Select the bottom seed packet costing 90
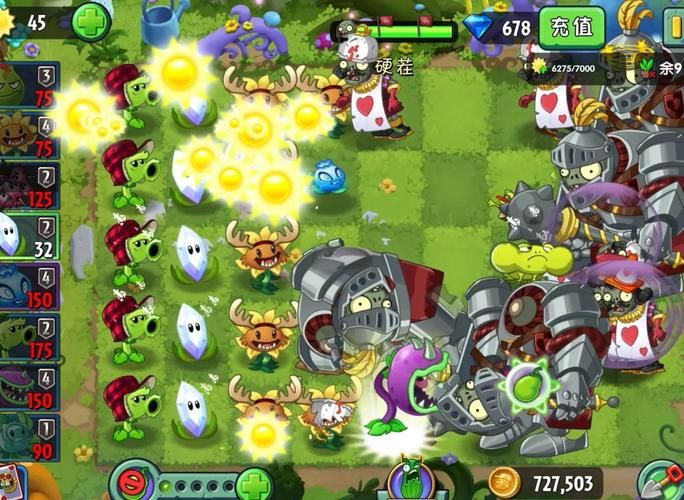The image size is (684, 500). (28, 437)
